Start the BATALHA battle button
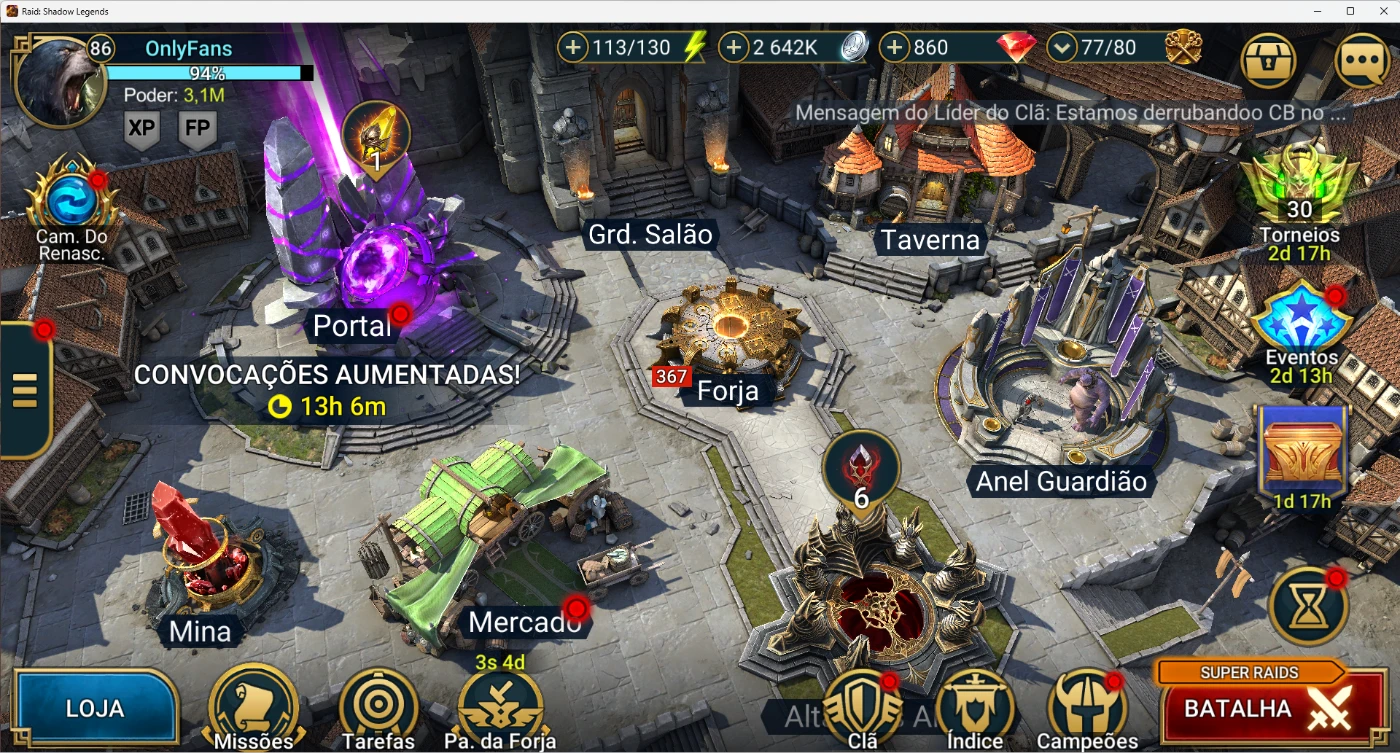 click(1267, 707)
